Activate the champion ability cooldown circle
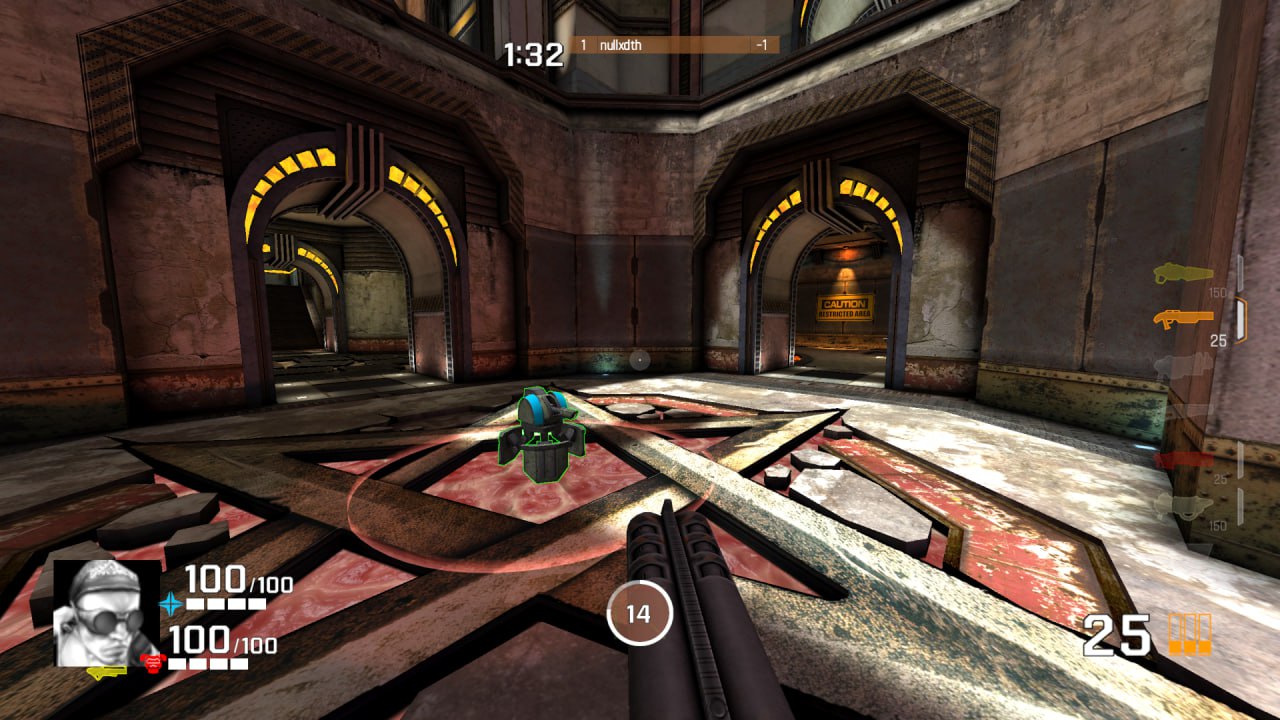The height and width of the screenshot is (720, 1280). click(x=639, y=613)
